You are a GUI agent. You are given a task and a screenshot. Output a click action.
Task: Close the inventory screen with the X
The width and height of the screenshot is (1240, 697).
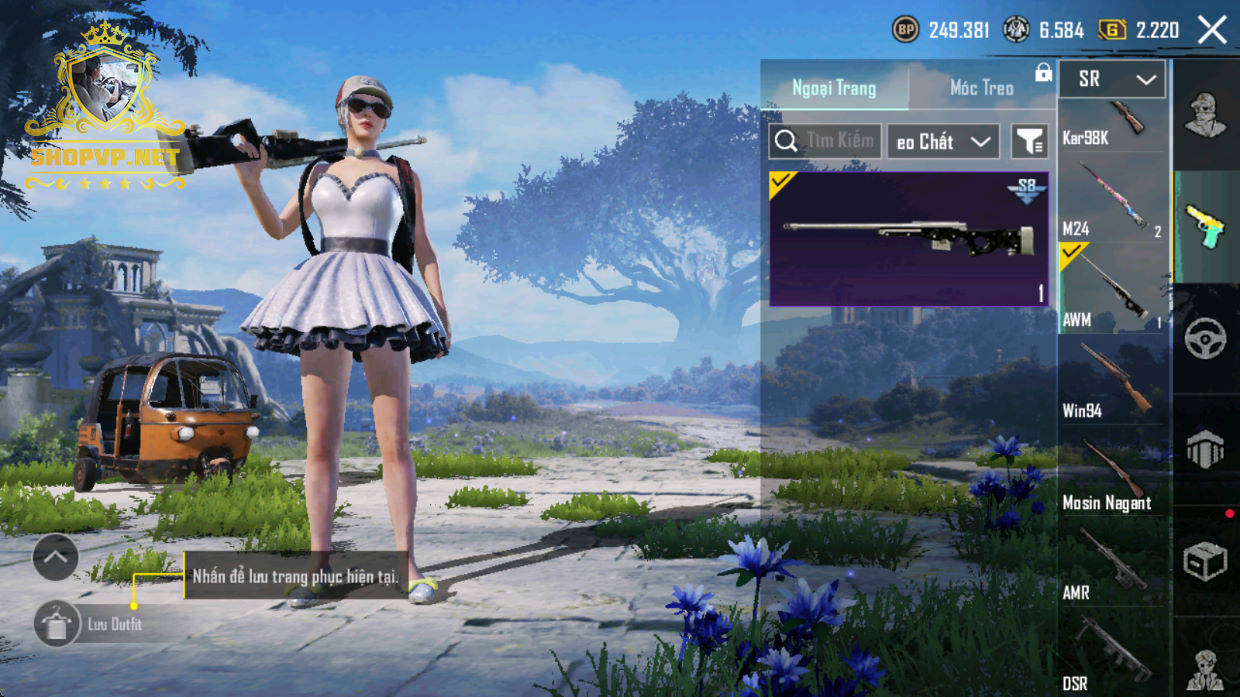(x=1212, y=30)
